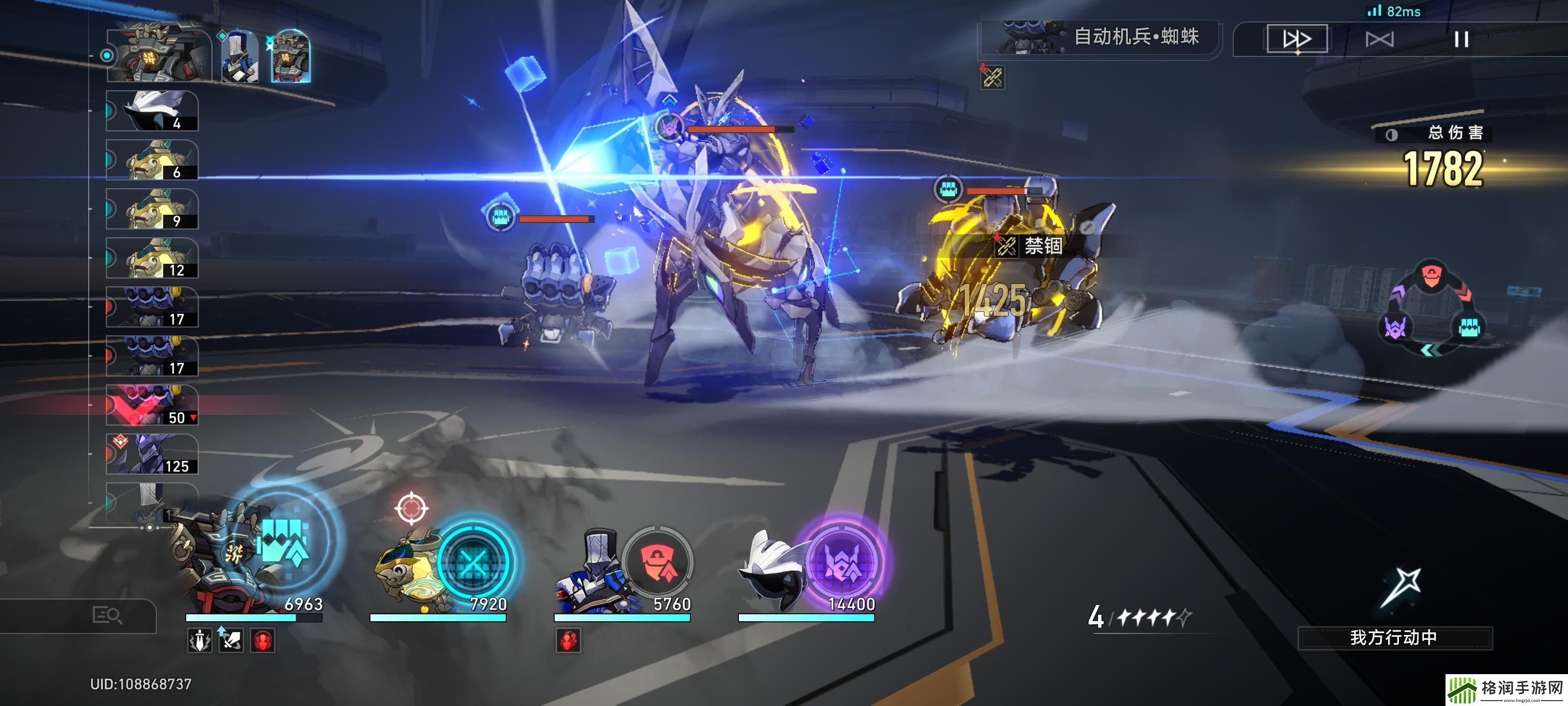Inspect the chain debuff icon under enemy name
1568x706 pixels.
[992, 77]
